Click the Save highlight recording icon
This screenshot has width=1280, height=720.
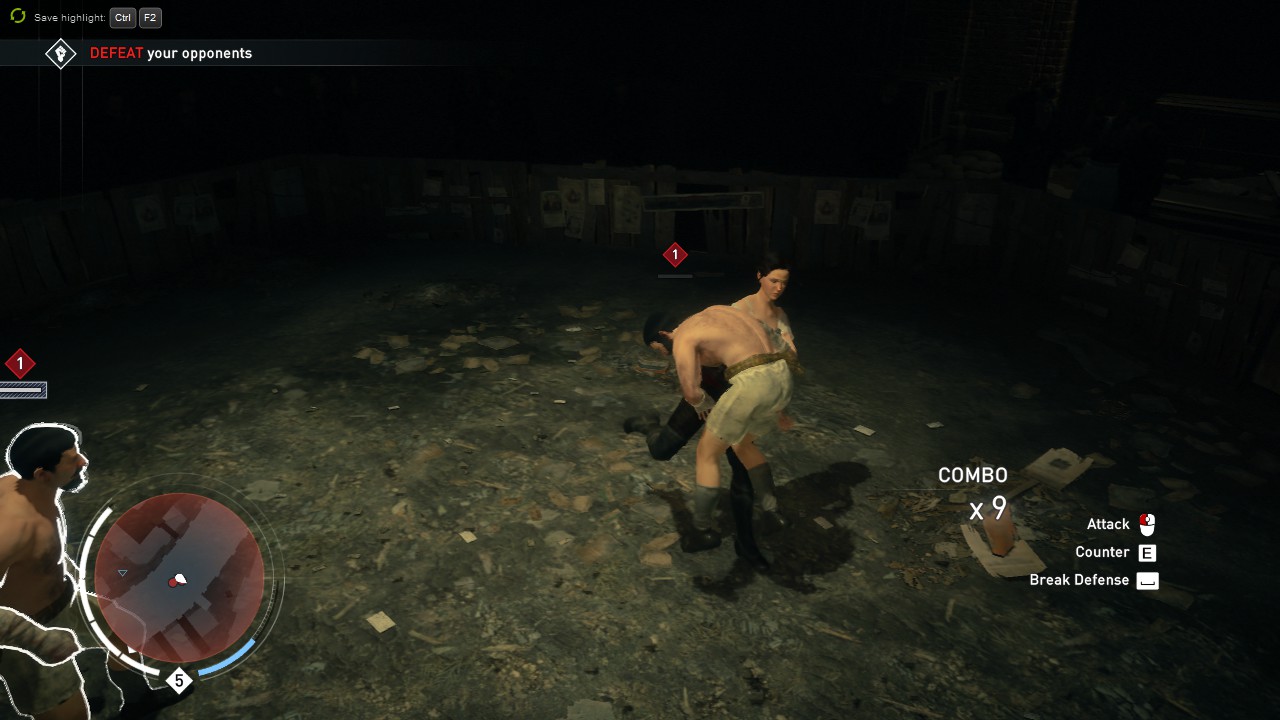pyautogui.click(x=17, y=17)
